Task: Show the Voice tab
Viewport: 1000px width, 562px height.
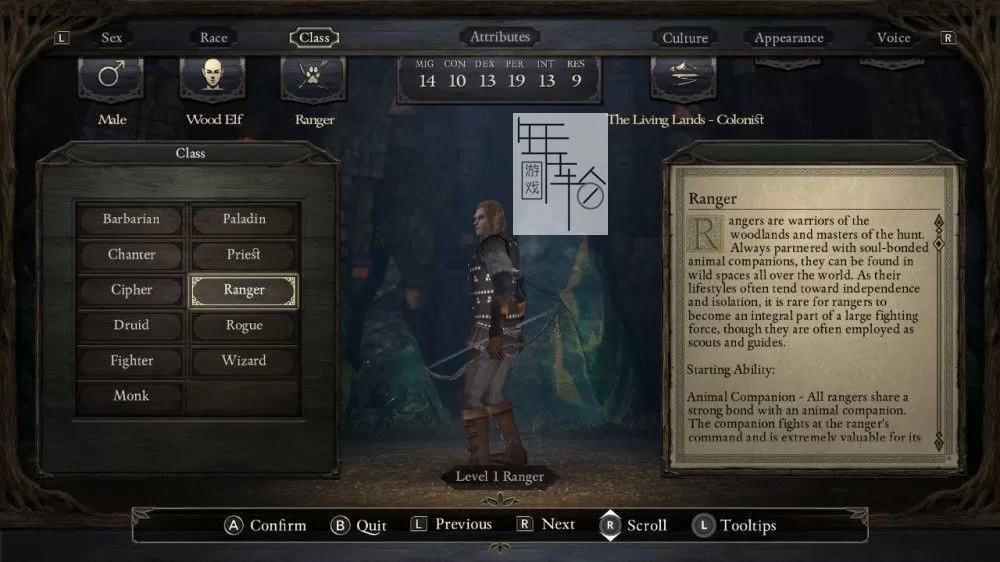Action: click(893, 38)
